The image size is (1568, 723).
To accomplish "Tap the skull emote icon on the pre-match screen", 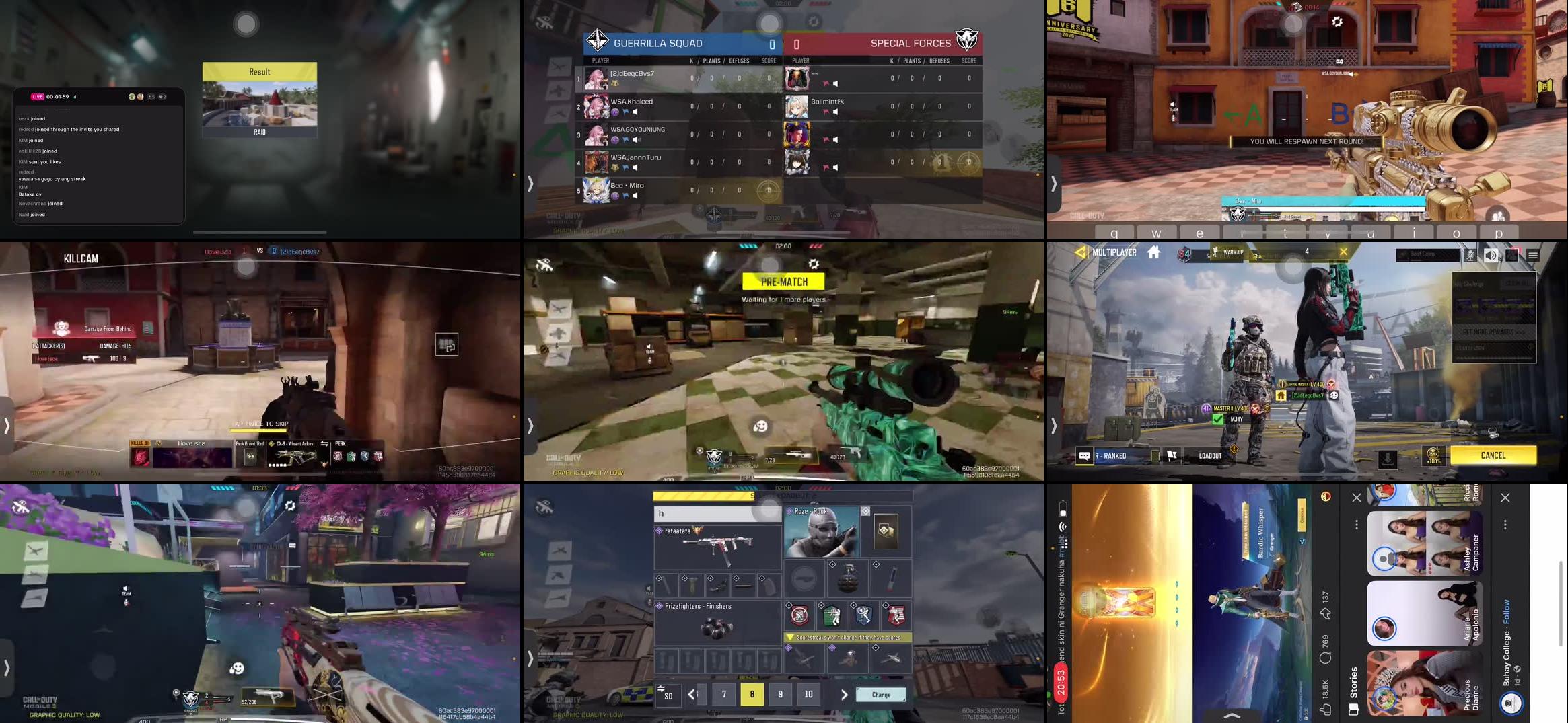I will [x=761, y=427].
